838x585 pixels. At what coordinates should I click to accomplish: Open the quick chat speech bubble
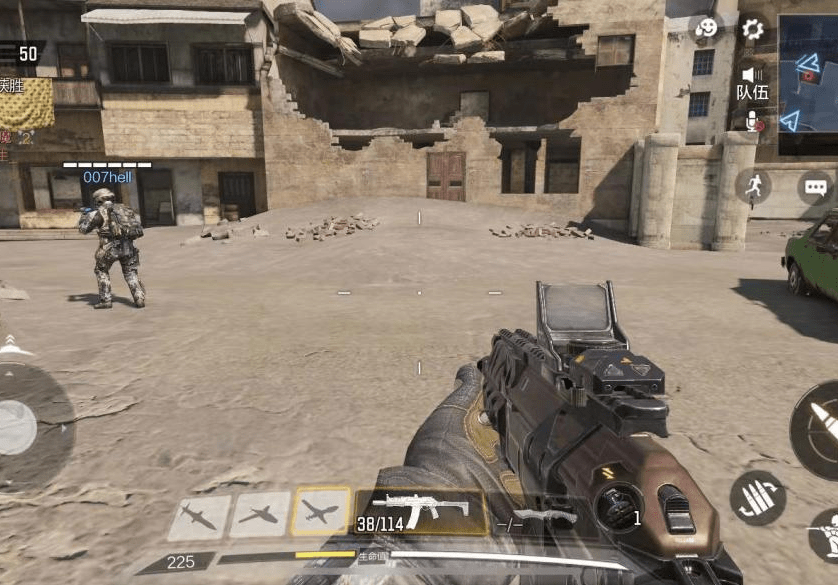click(815, 187)
